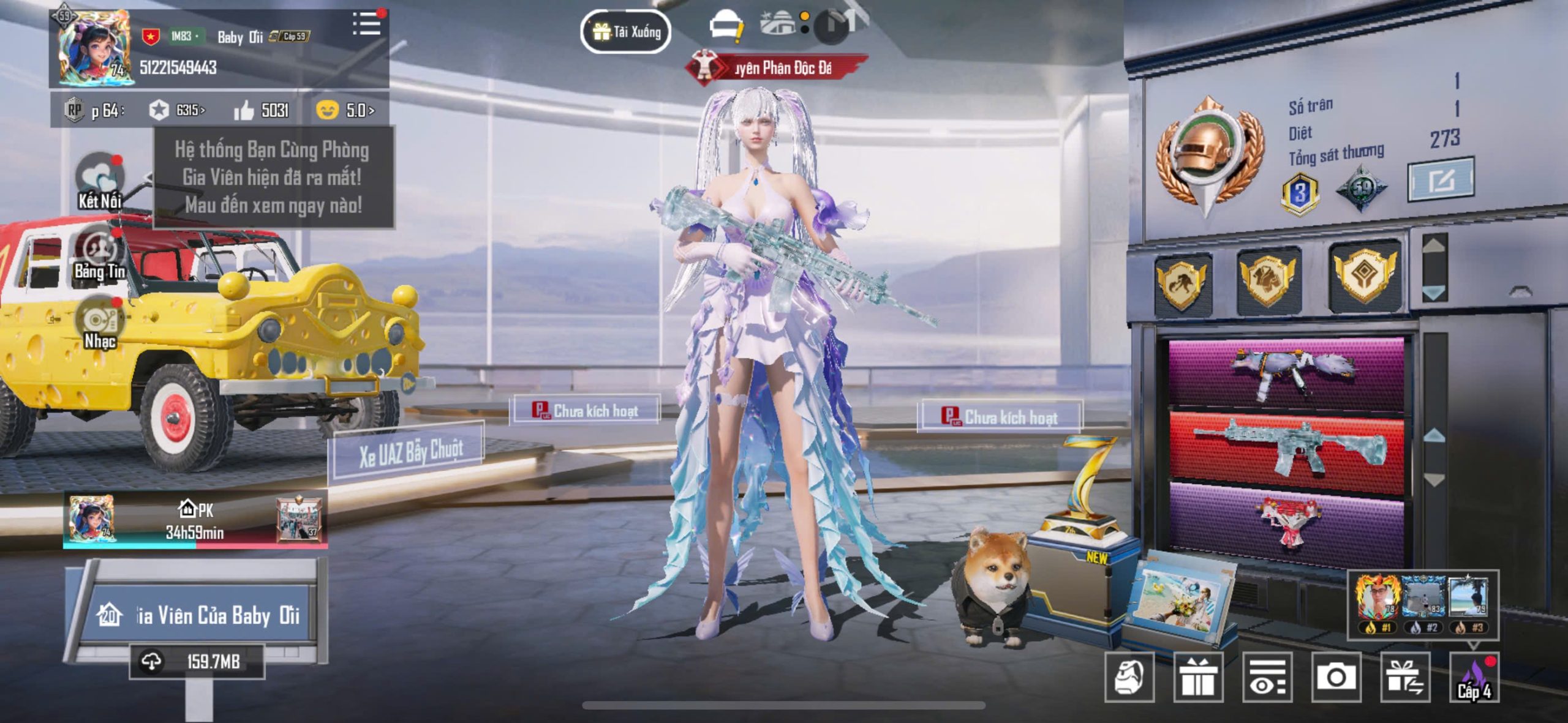Download the 159.7MB resource pack

tap(197, 661)
